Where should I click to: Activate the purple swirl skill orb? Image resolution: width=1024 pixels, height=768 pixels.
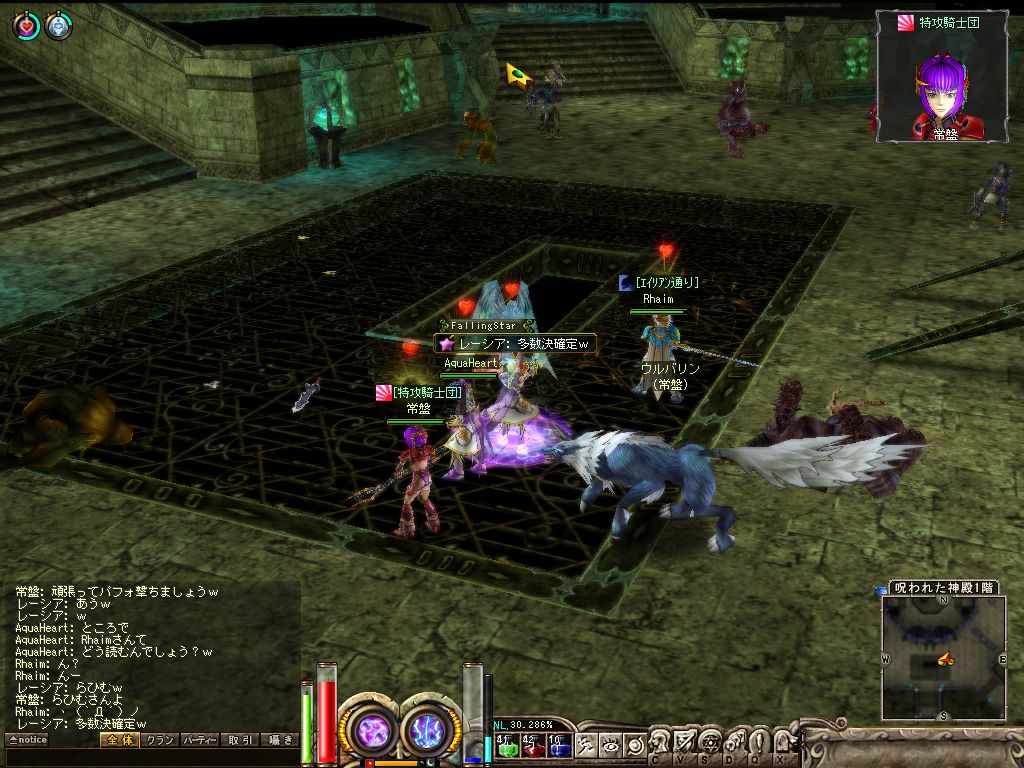tap(371, 729)
